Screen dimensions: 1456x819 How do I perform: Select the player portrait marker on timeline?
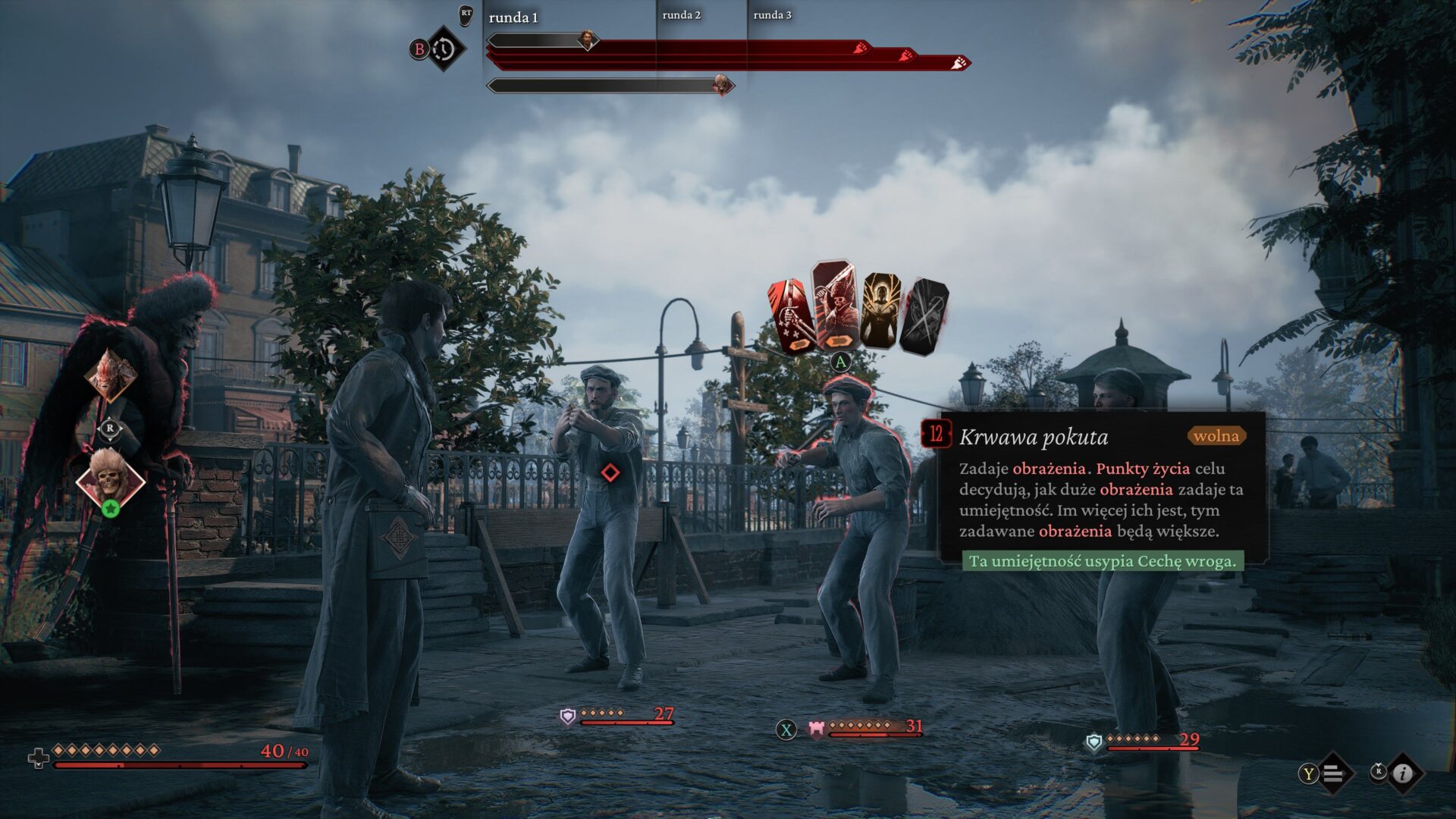point(587,39)
